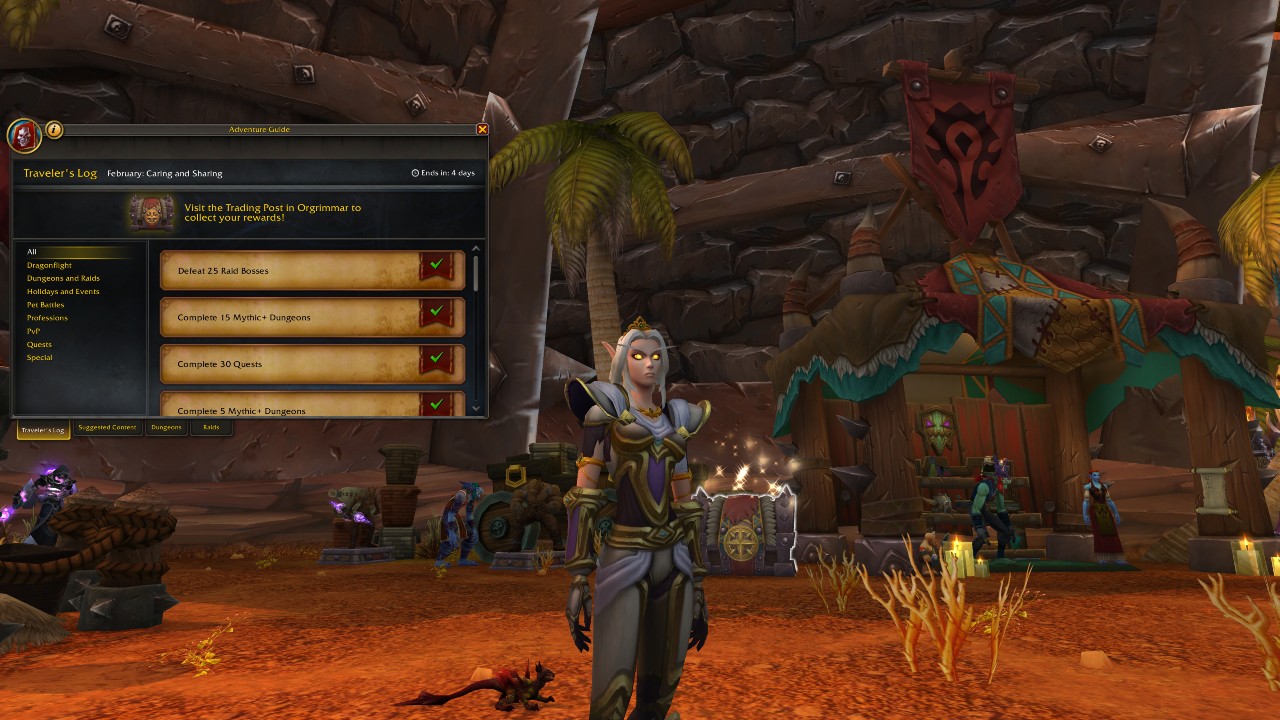1280x720 pixels.
Task: Open the information (i) icon tooltip
Action: tap(53, 130)
